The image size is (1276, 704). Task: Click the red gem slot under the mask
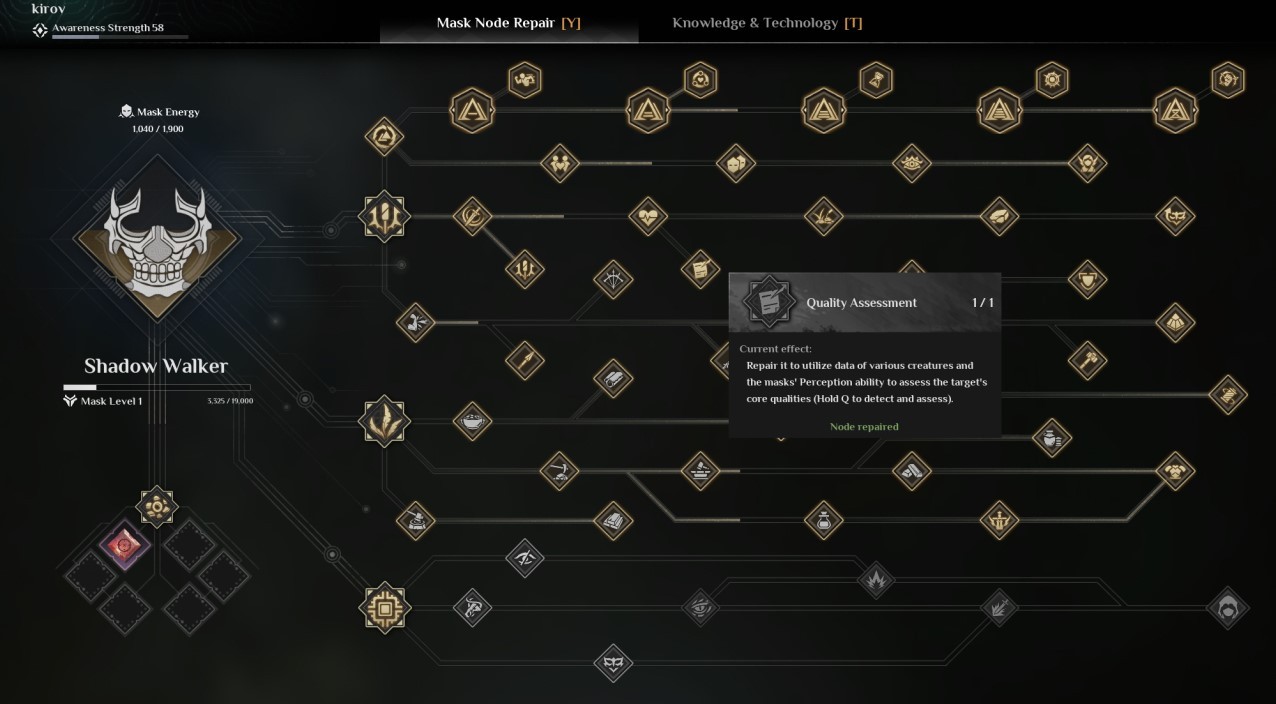(x=126, y=547)
